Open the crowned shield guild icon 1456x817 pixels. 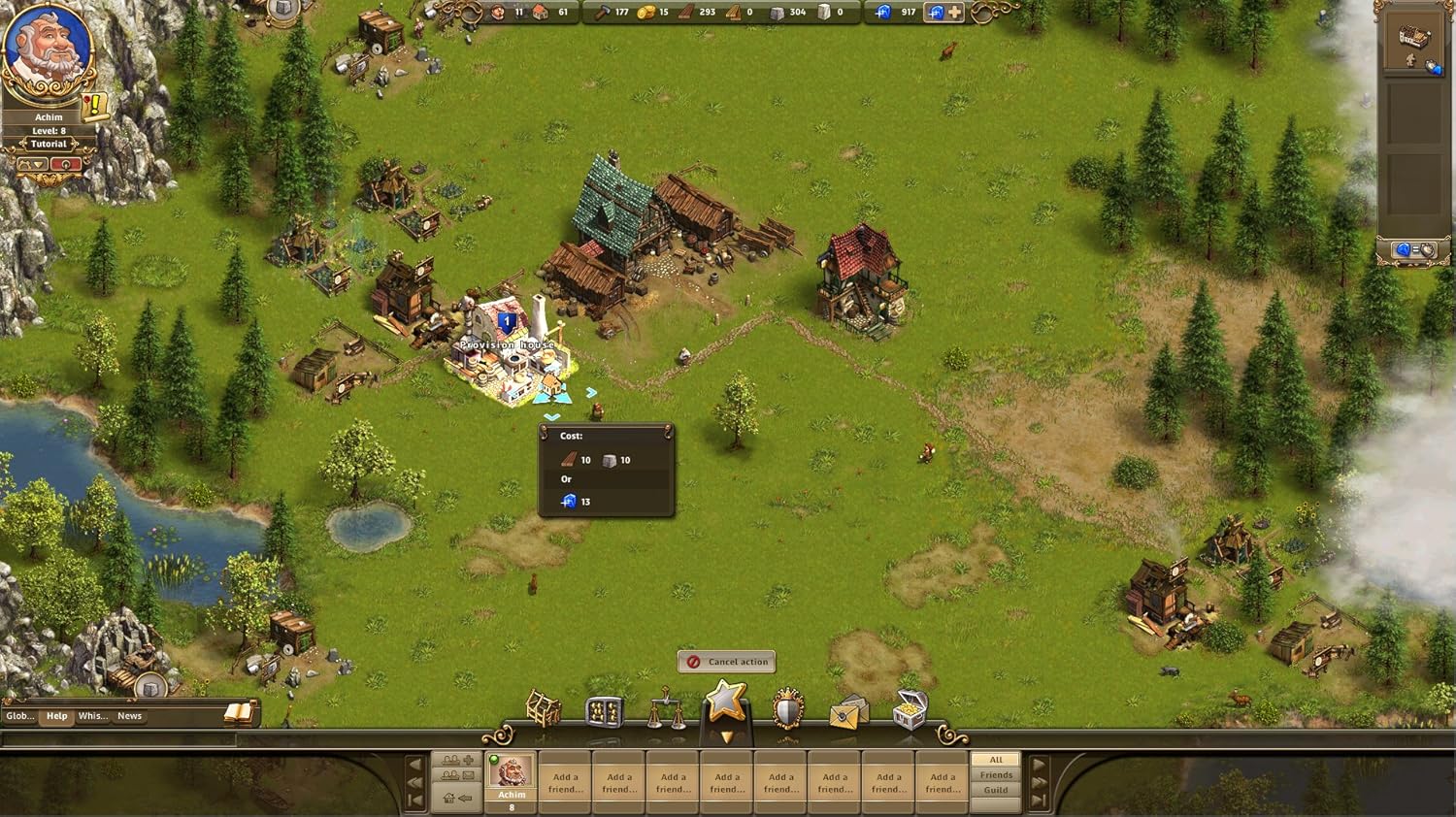[x=787, y=710]
